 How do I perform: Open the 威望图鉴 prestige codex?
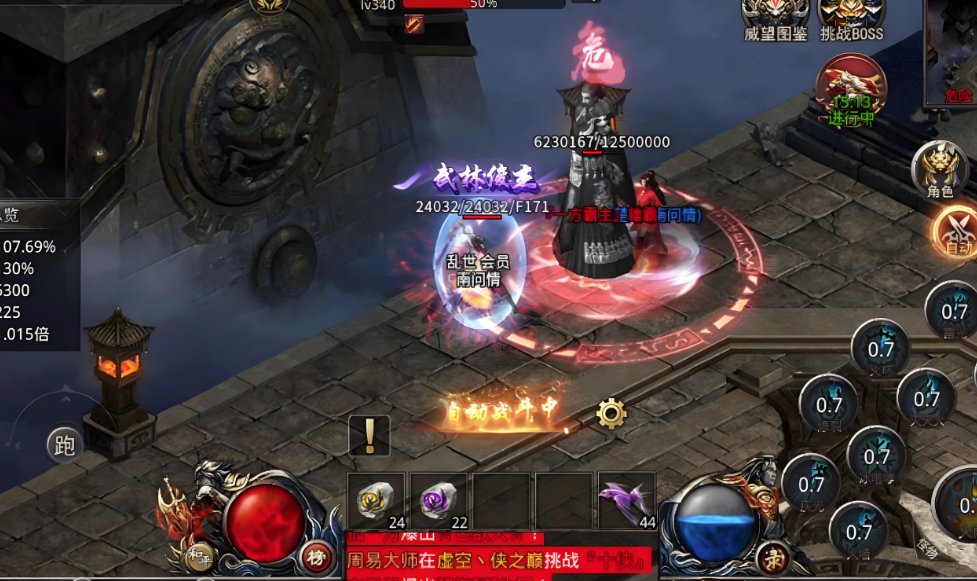(775, 19)
